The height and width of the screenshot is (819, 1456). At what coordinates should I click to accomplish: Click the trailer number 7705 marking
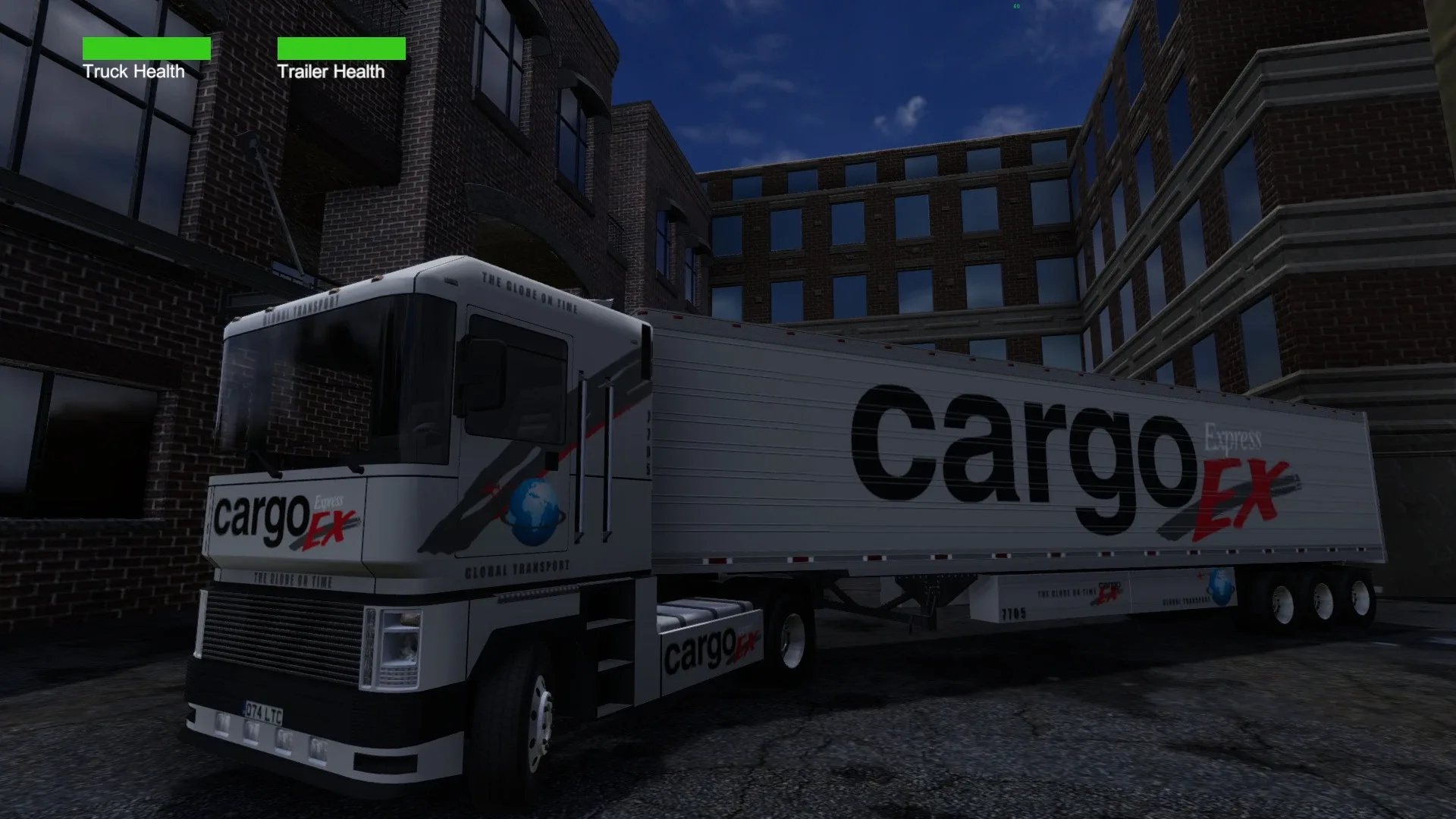coord(1014,613)
